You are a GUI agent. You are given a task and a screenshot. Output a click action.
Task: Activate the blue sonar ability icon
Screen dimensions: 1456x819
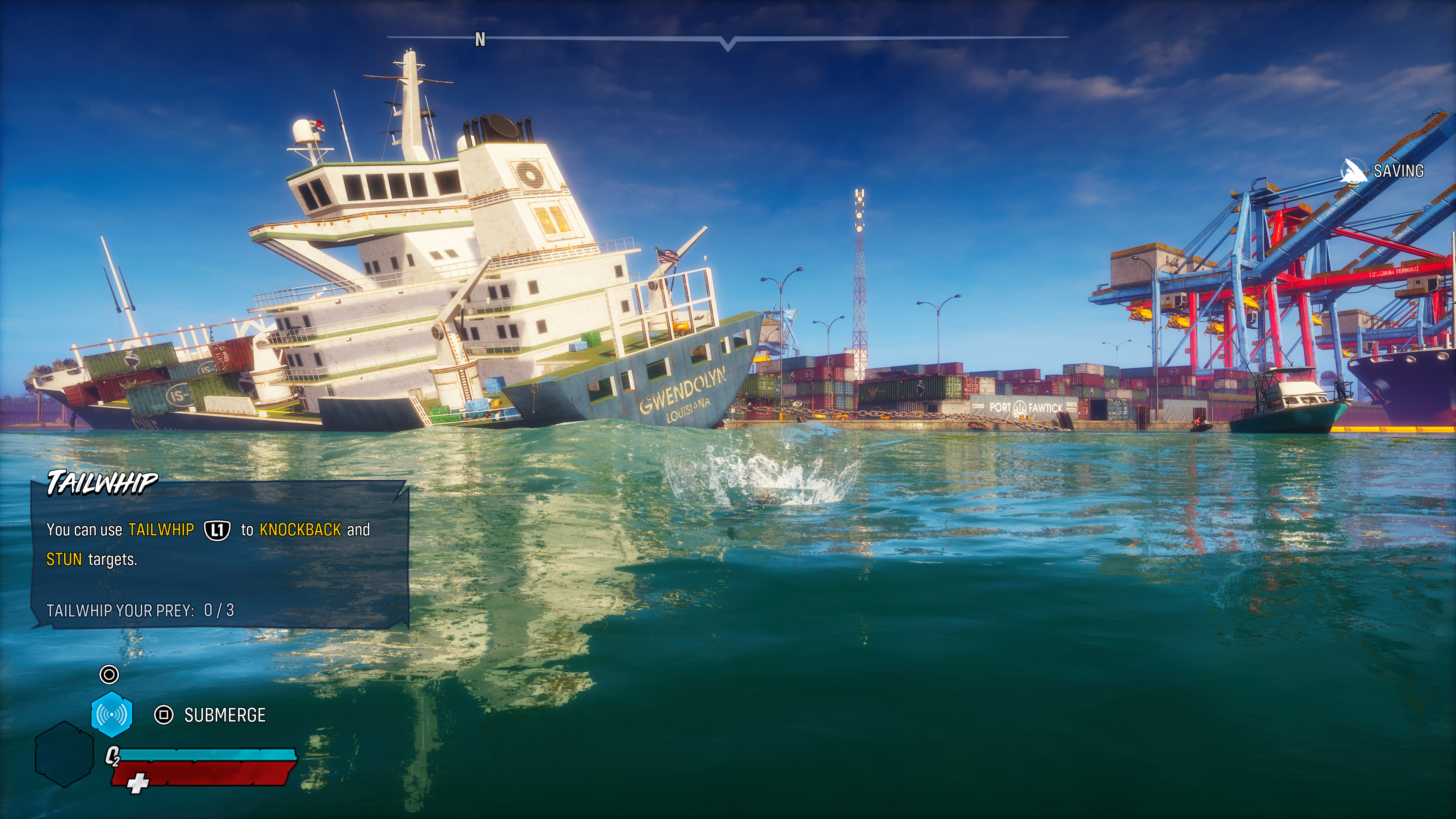coord(112,714)
